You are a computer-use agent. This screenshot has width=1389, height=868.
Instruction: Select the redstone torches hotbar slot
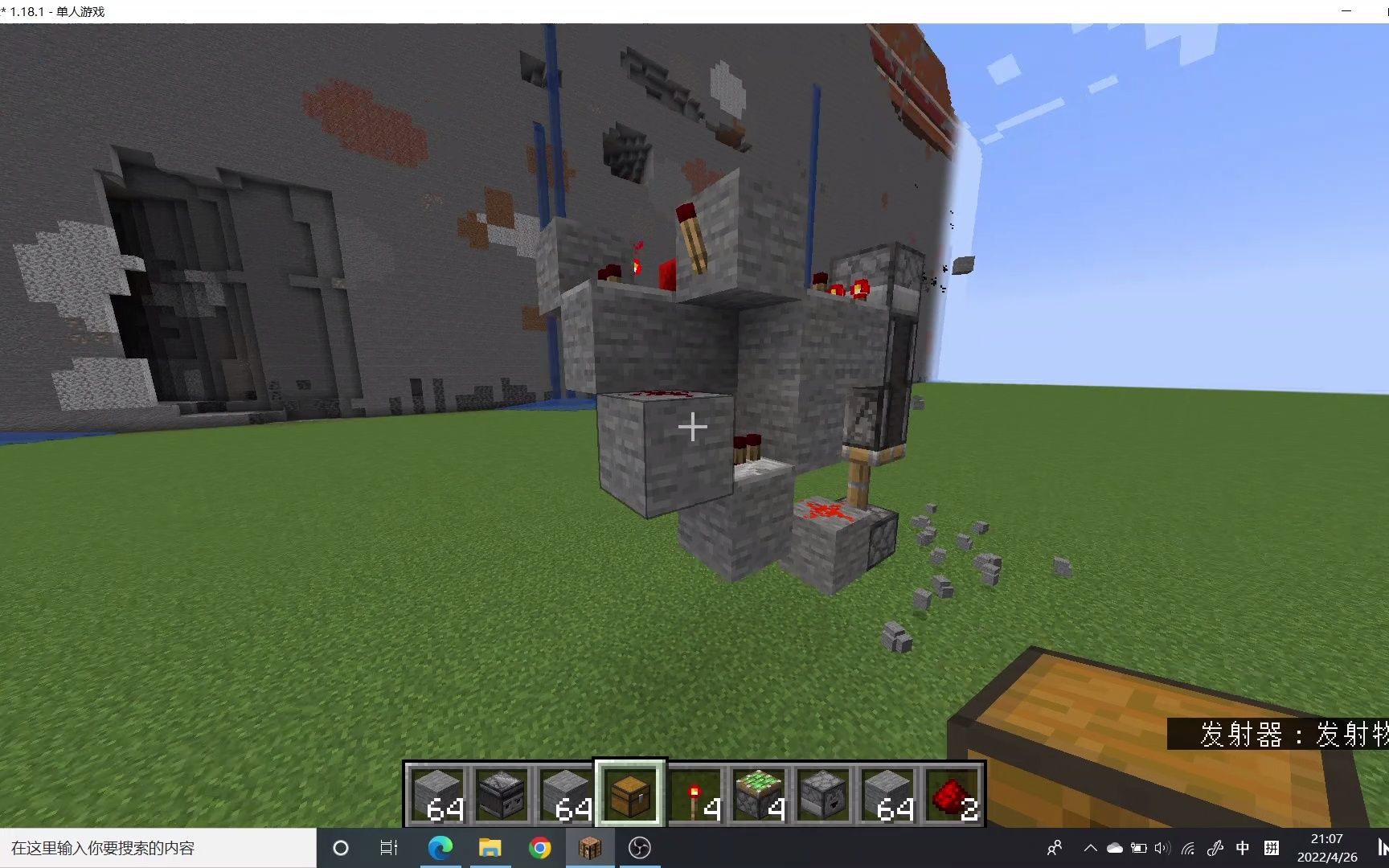click(x=694, y=796)
